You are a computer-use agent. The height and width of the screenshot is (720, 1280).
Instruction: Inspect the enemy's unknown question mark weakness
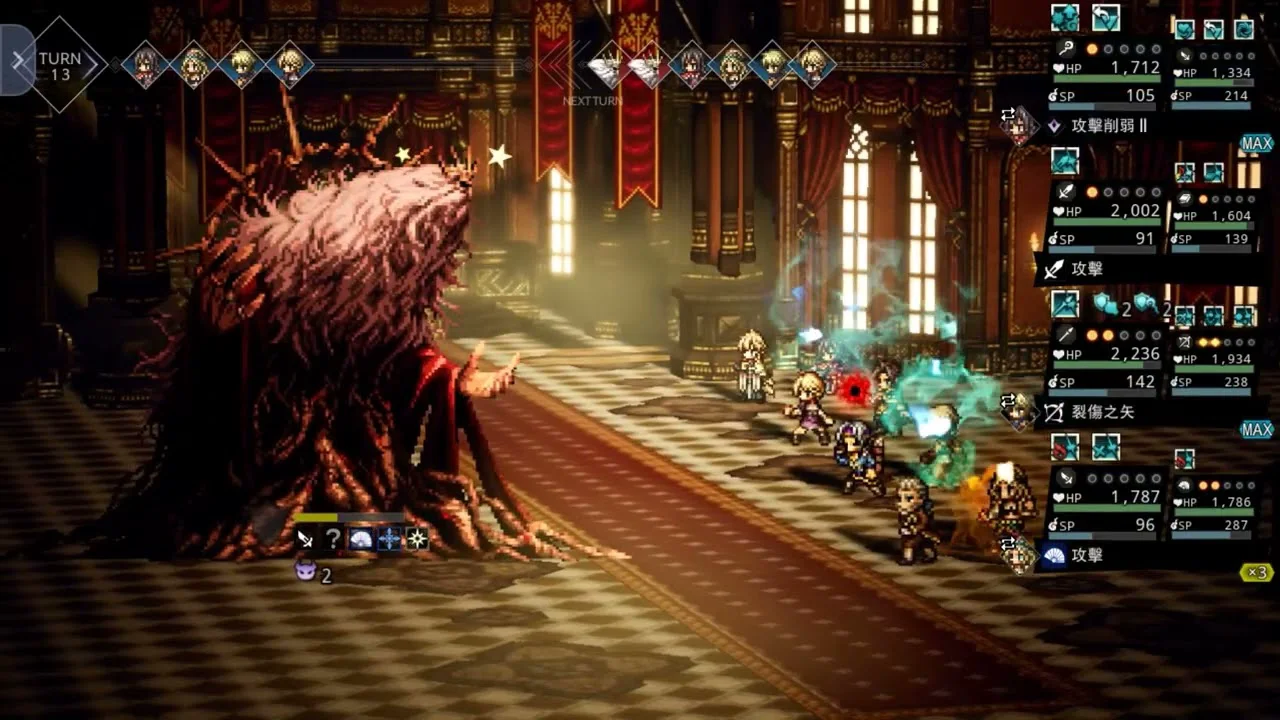click(x=333, y=539)
